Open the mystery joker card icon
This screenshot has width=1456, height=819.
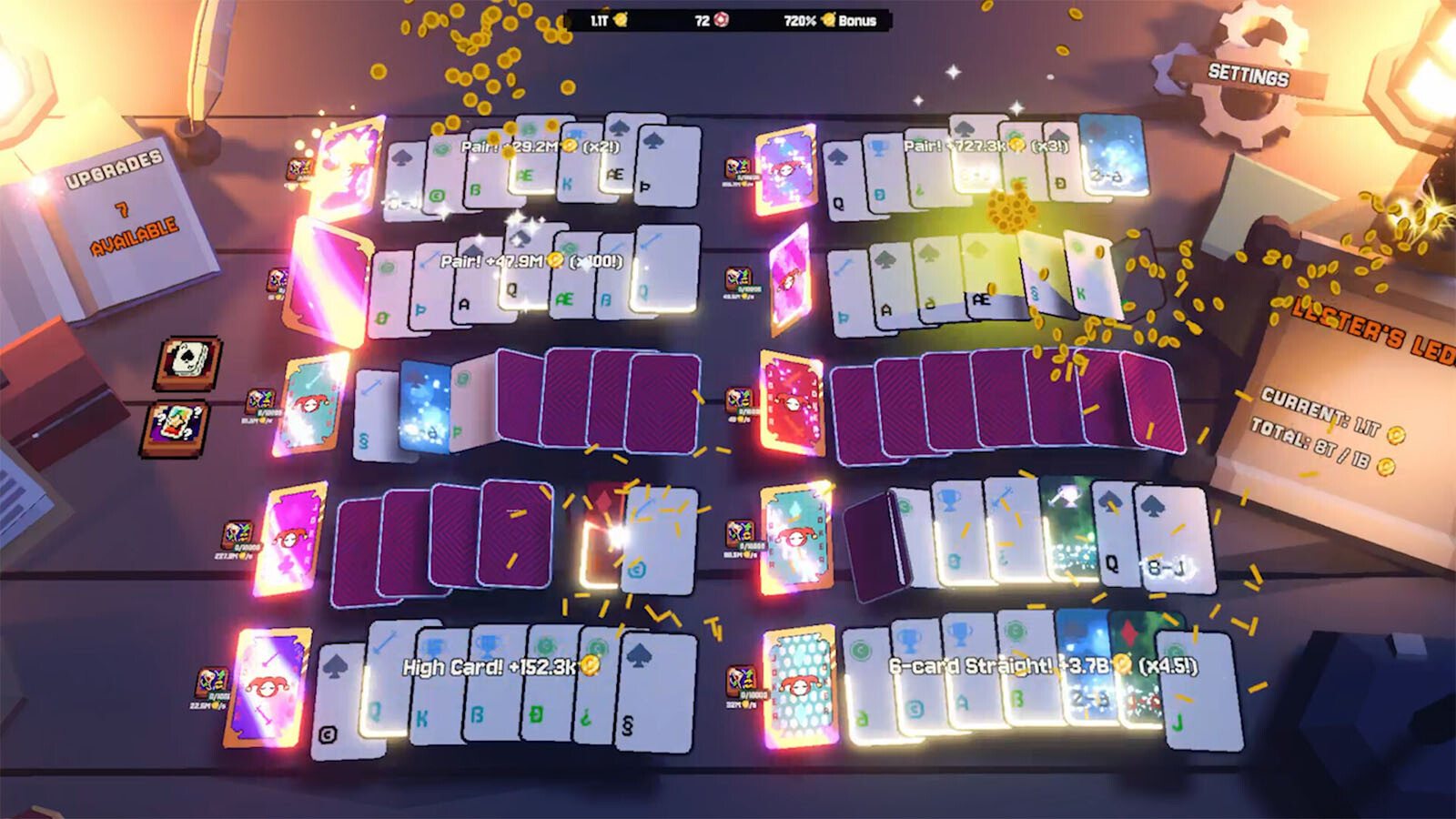176,427
